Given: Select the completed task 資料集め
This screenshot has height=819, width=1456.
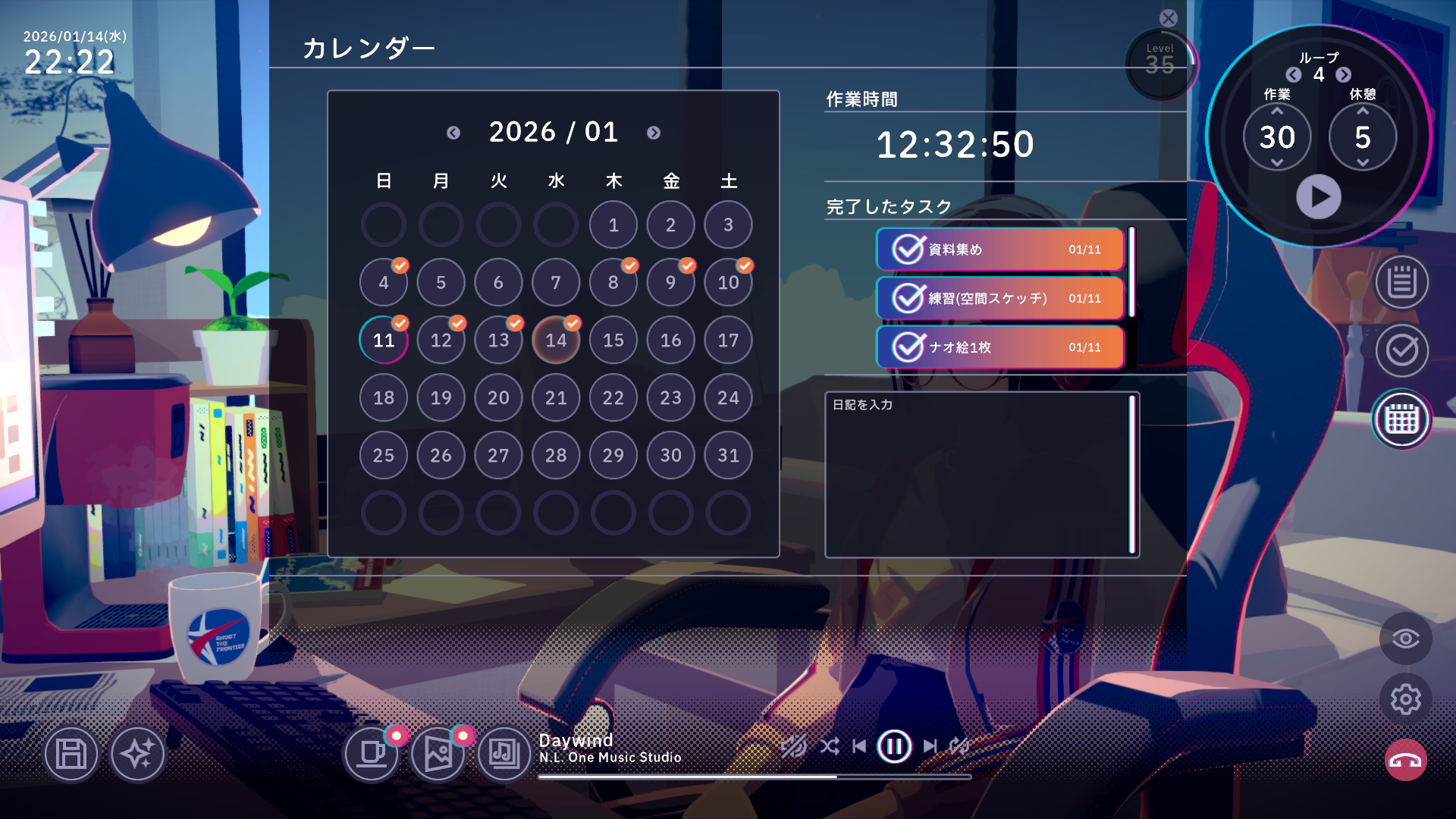Looking at the screenshot, I should click(998, 249).
